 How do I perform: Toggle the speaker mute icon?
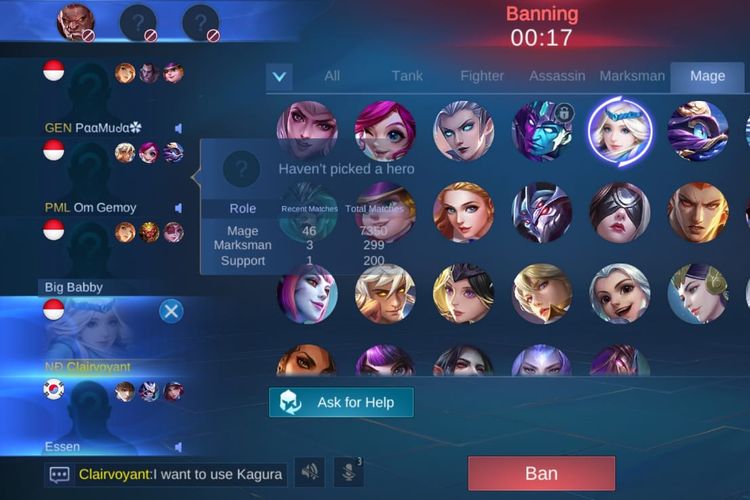[x=310, y=472]
